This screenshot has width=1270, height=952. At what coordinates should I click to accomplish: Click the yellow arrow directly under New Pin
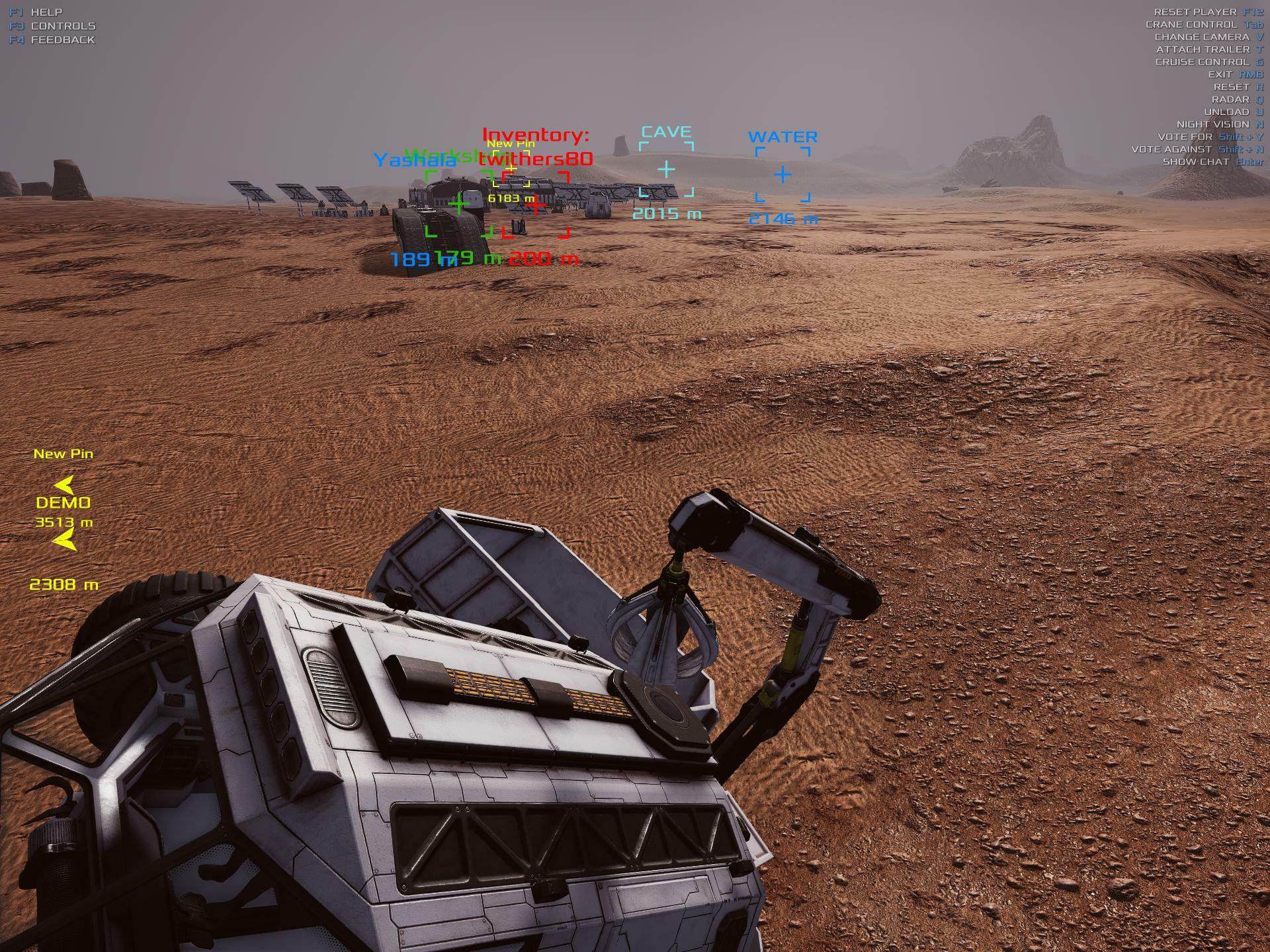point(64,485)
